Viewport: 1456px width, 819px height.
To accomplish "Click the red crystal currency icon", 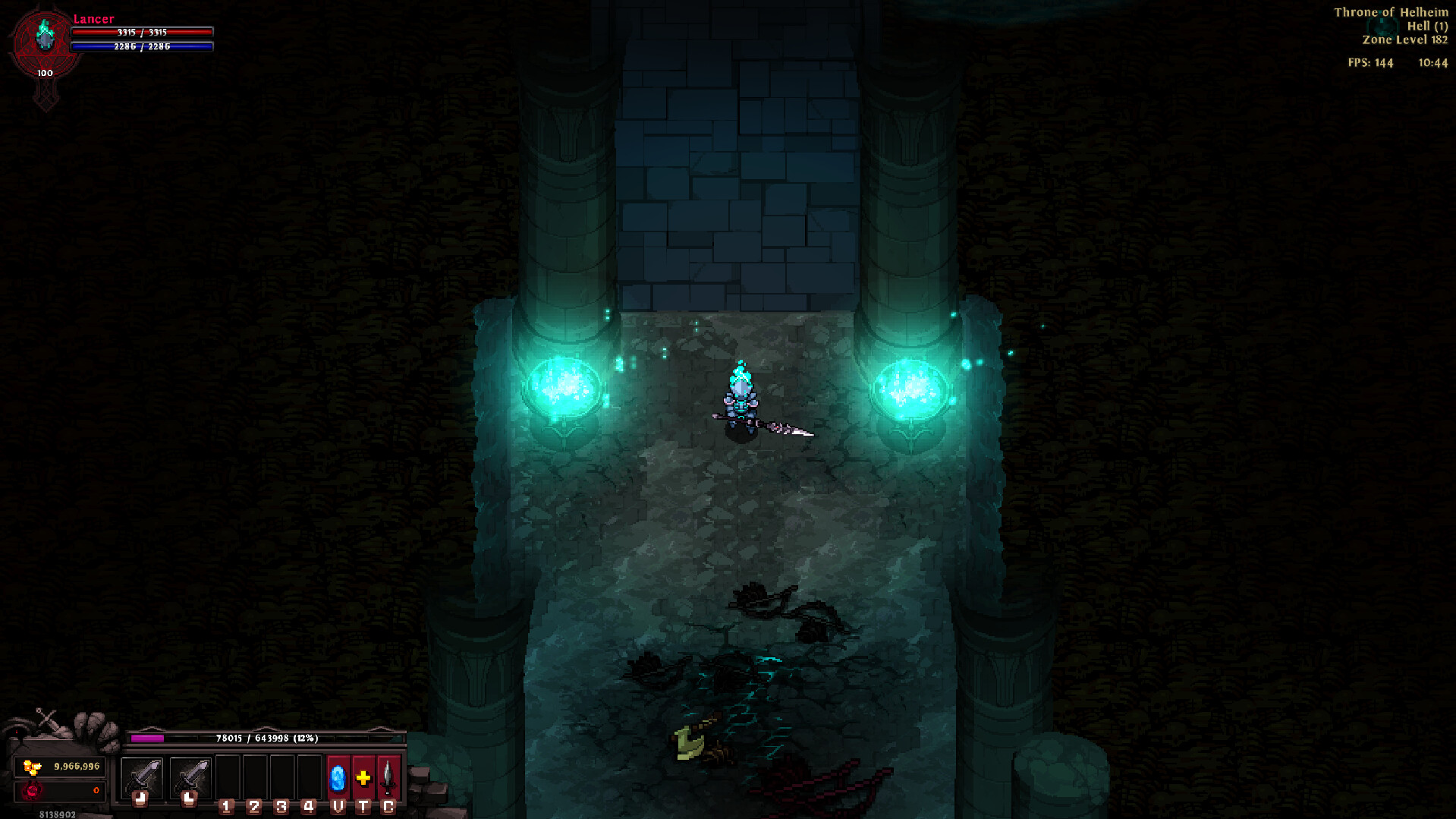I will tap(31, 790).
